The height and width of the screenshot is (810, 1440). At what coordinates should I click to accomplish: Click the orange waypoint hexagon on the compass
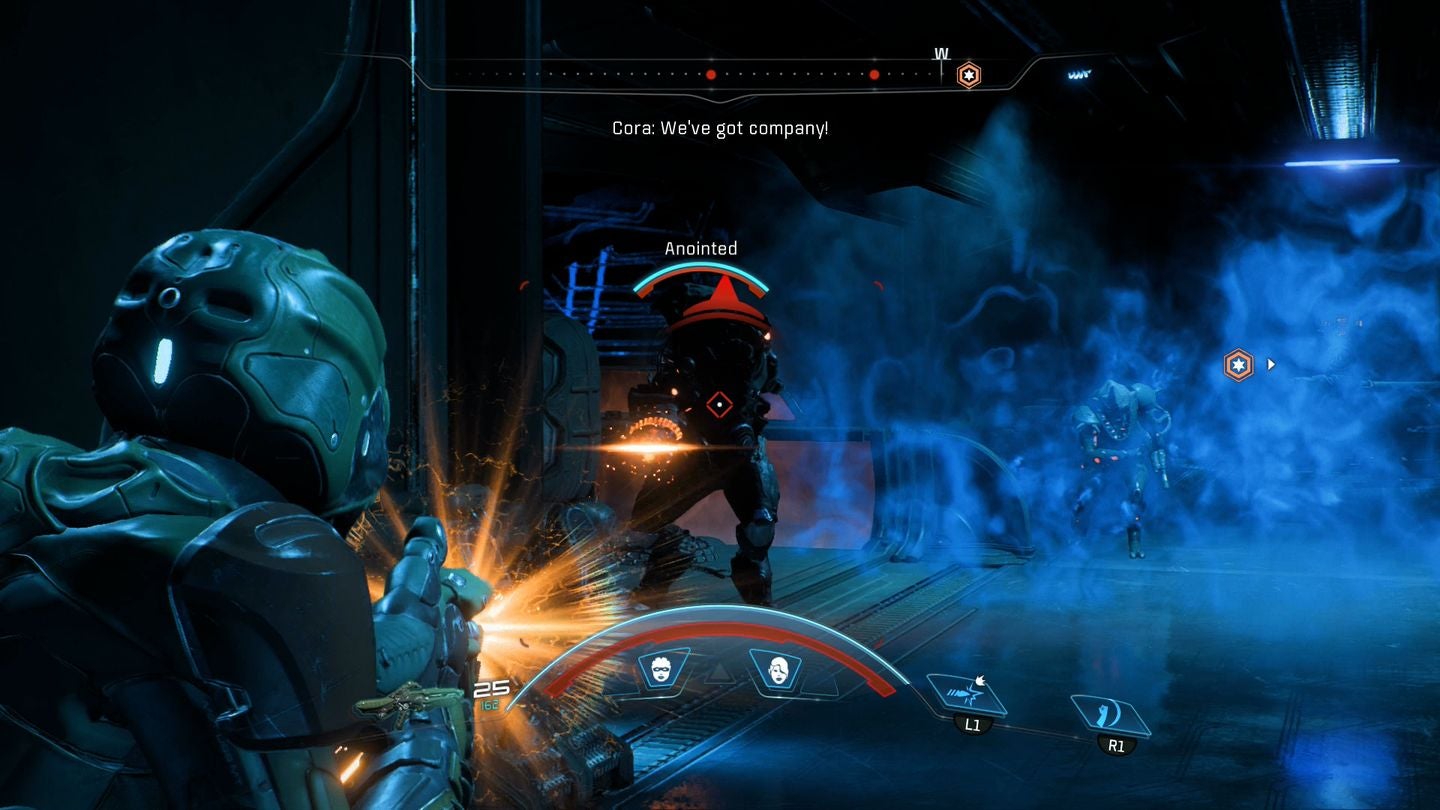tap(968, 75)
